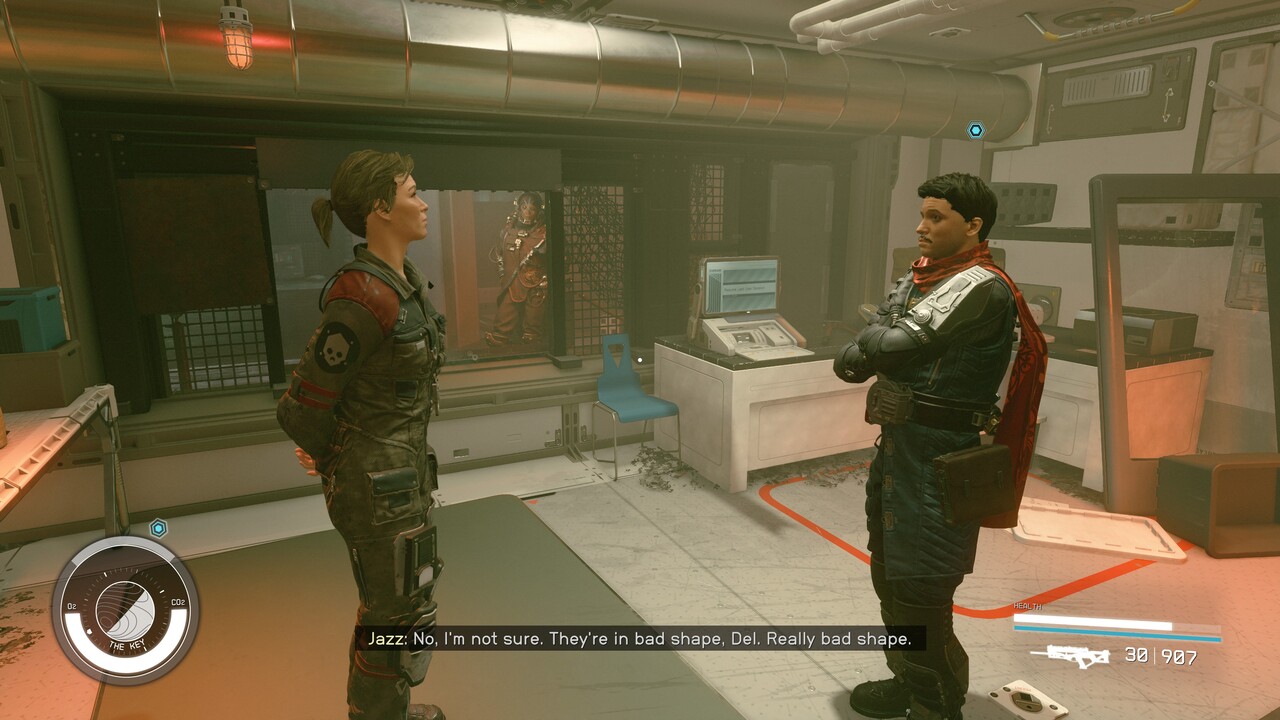Screen dimensions: 1280x720
Task: Click the hexagonal objective marker above the compass watch
Action: [158, 527]
